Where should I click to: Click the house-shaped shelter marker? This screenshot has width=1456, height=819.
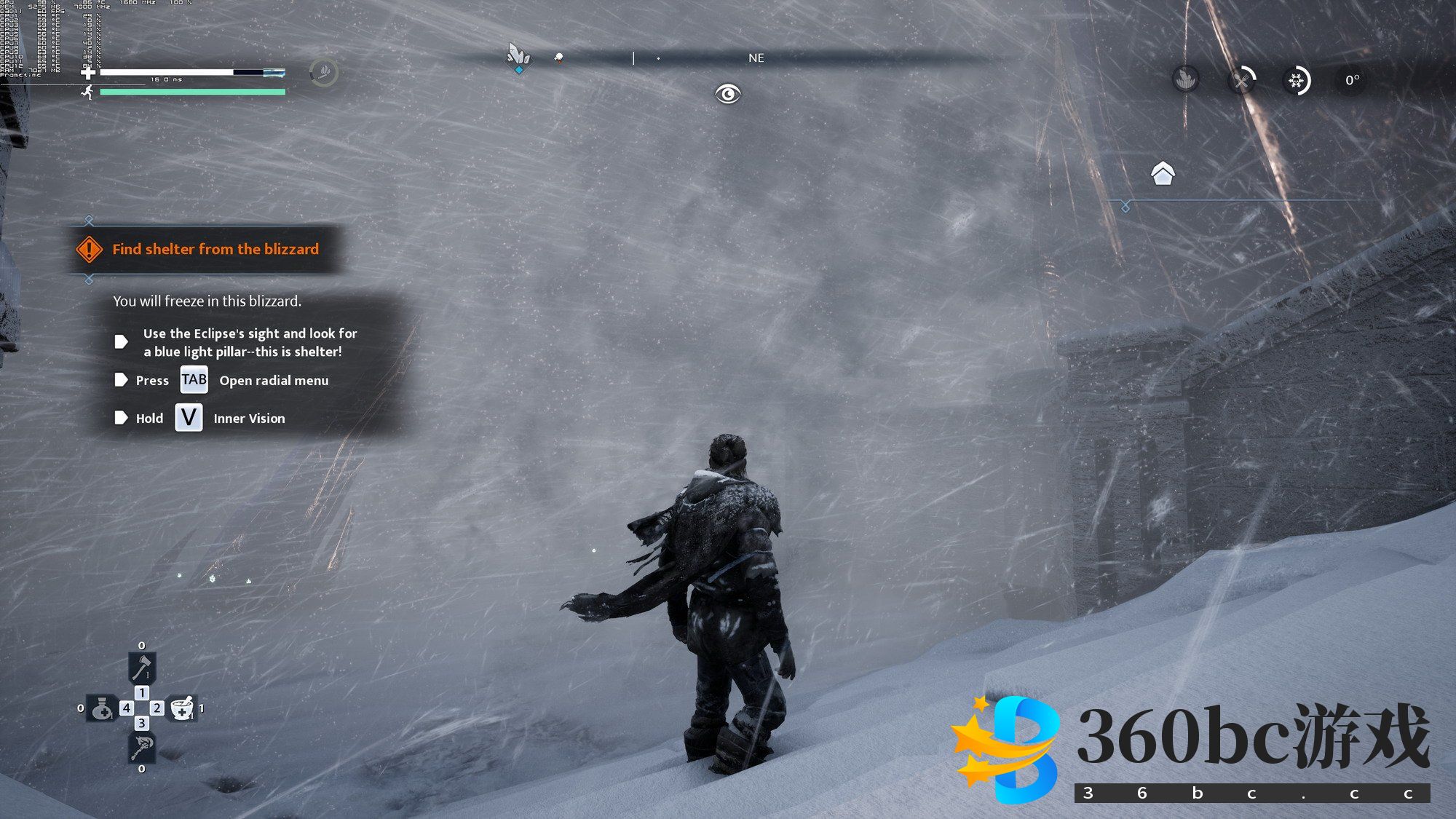(x=1163, y=173)
